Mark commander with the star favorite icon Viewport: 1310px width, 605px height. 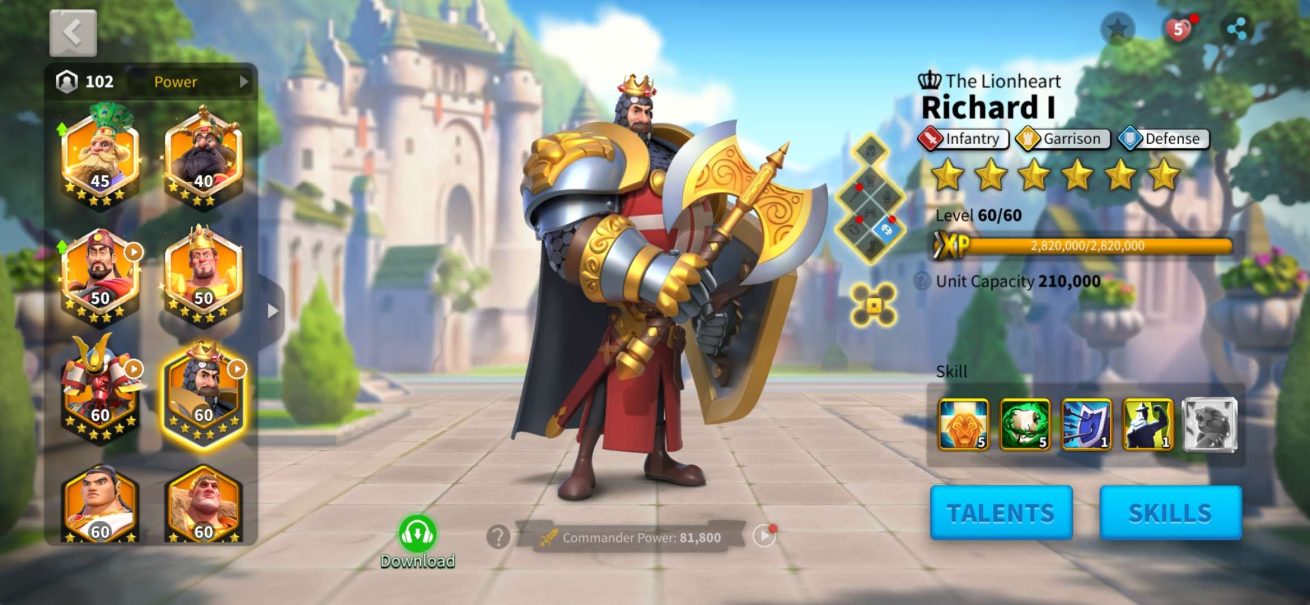1117,29
